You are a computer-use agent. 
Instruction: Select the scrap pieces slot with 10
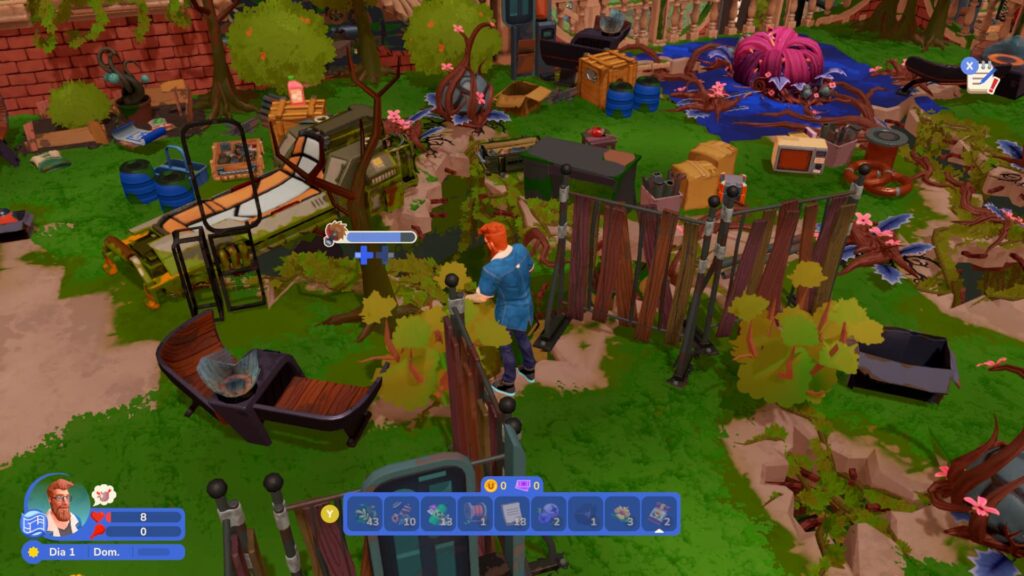[x=402, y=513]
